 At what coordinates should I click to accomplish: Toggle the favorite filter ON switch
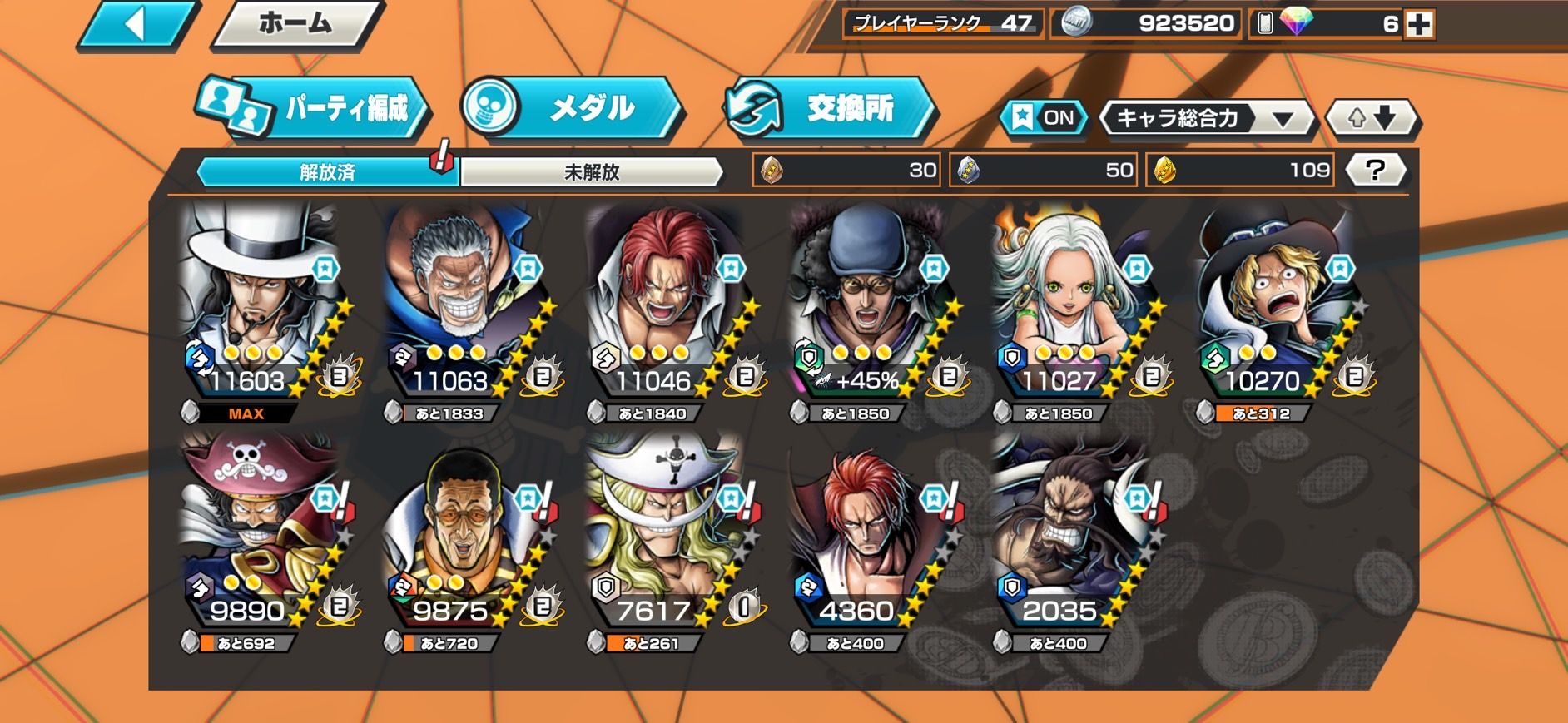tap(1045, 118)
